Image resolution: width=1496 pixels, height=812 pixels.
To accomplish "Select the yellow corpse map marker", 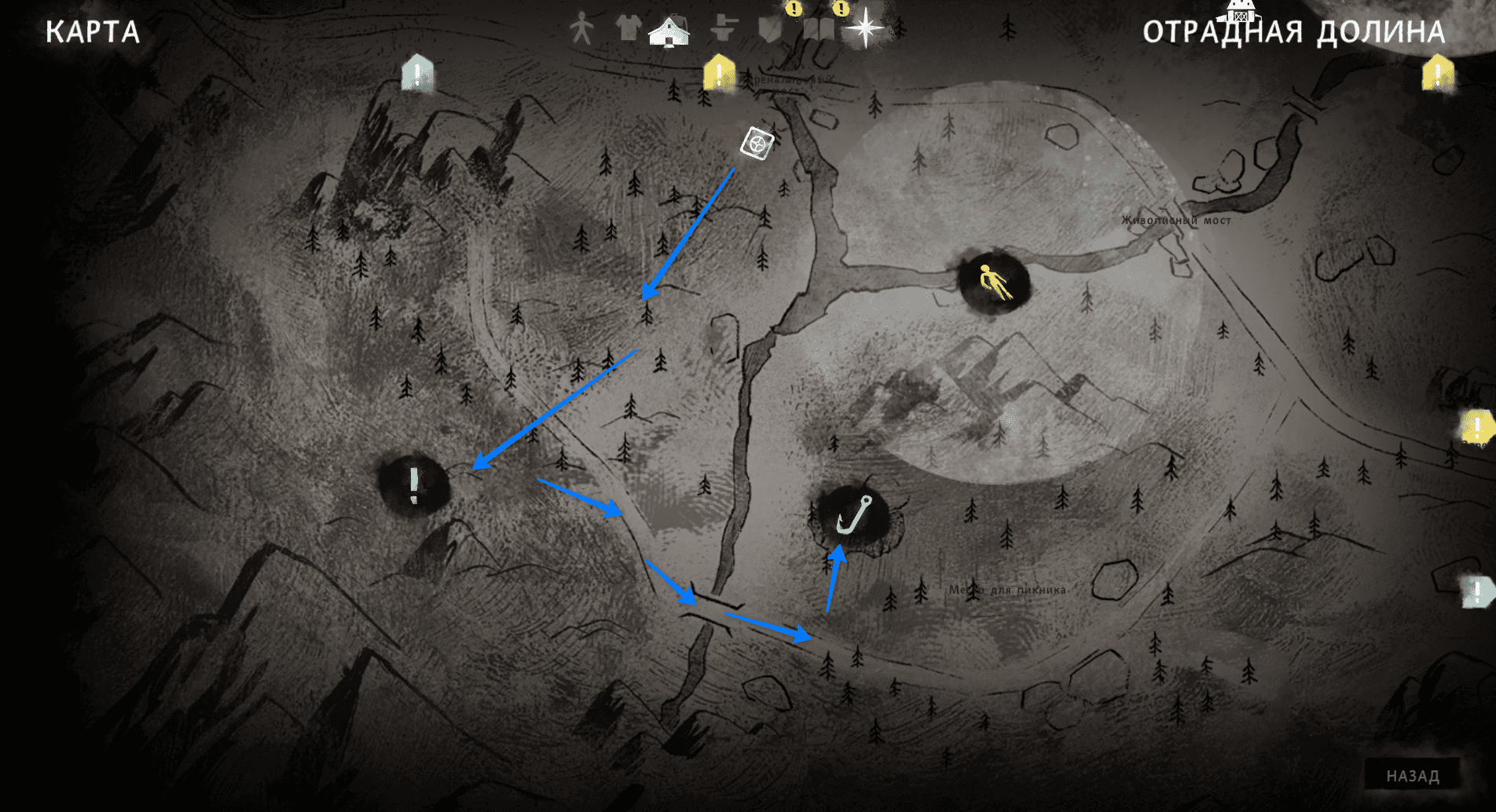I will click(x=994, y=282).
